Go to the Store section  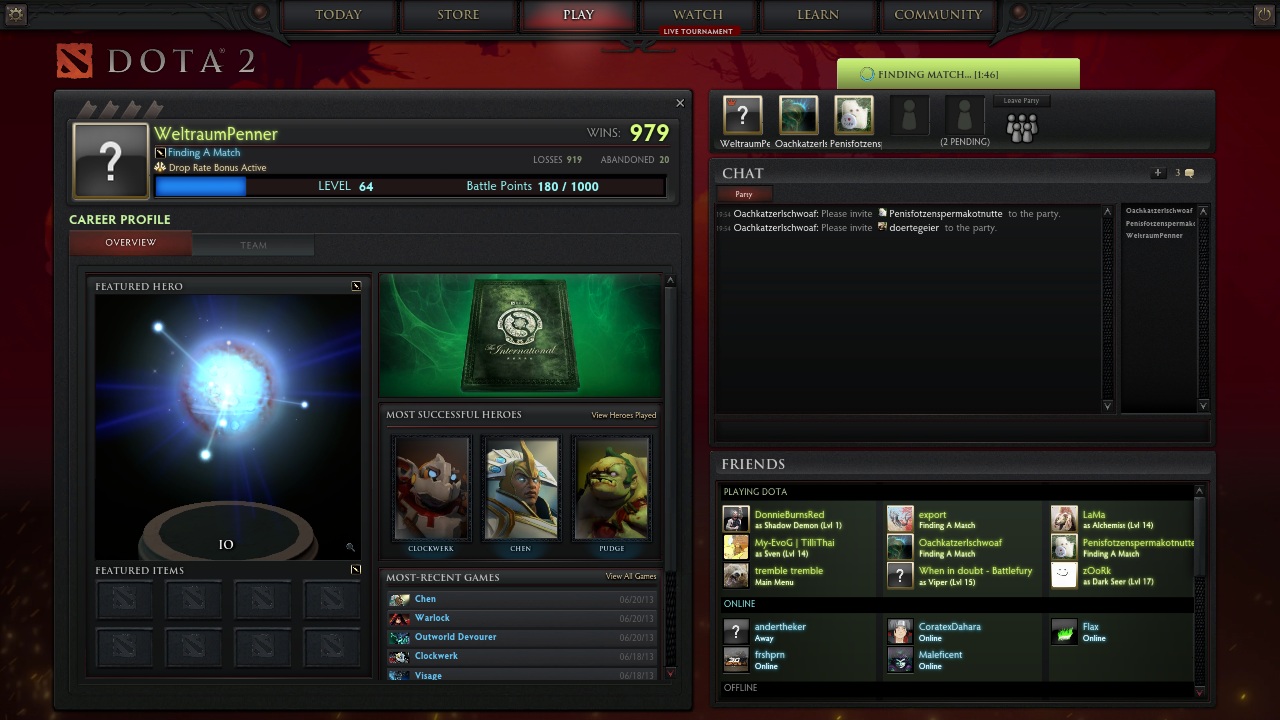[x=458, y=15]
